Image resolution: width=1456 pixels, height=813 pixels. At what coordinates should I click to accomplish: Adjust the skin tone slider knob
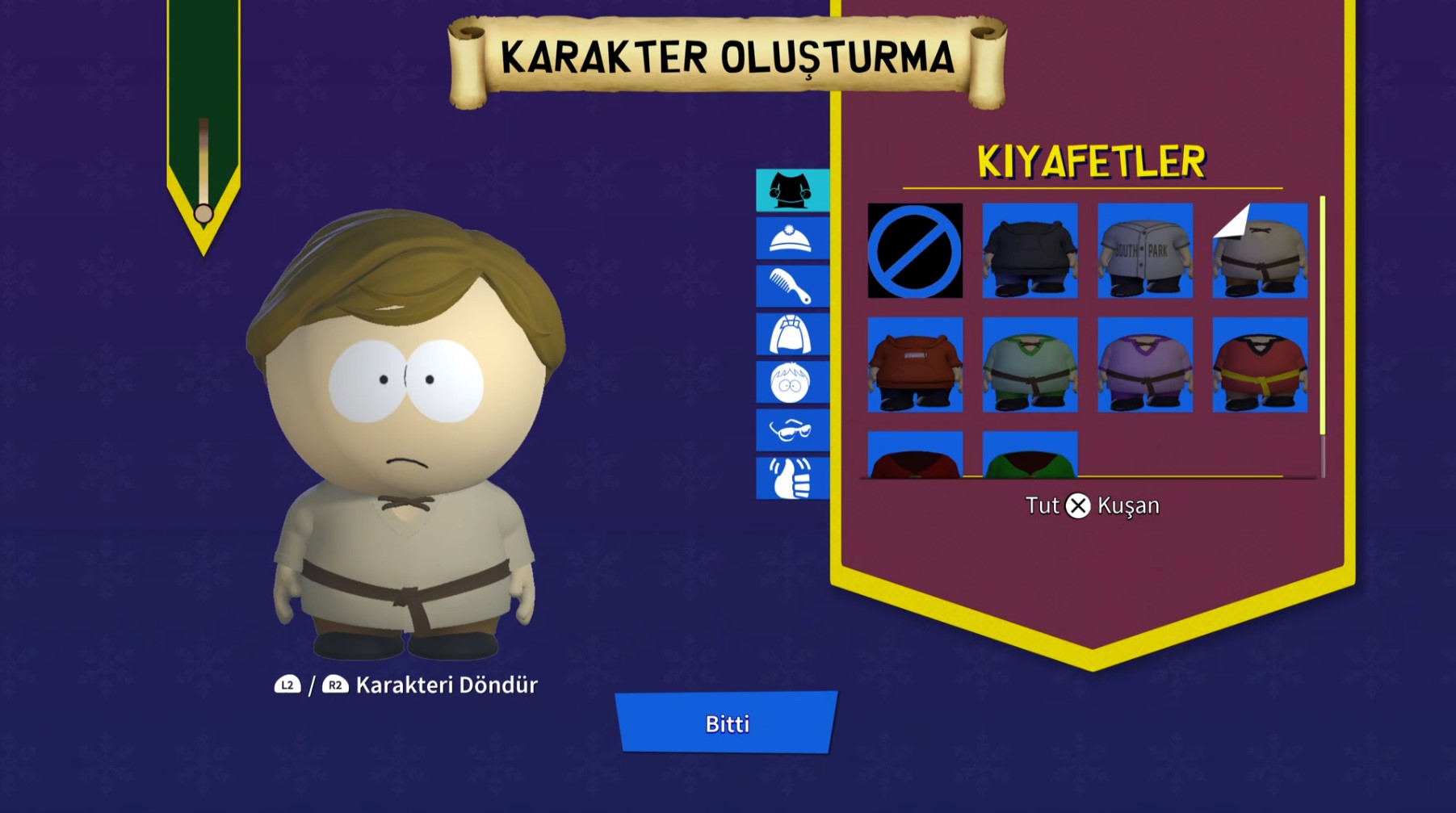204,214
